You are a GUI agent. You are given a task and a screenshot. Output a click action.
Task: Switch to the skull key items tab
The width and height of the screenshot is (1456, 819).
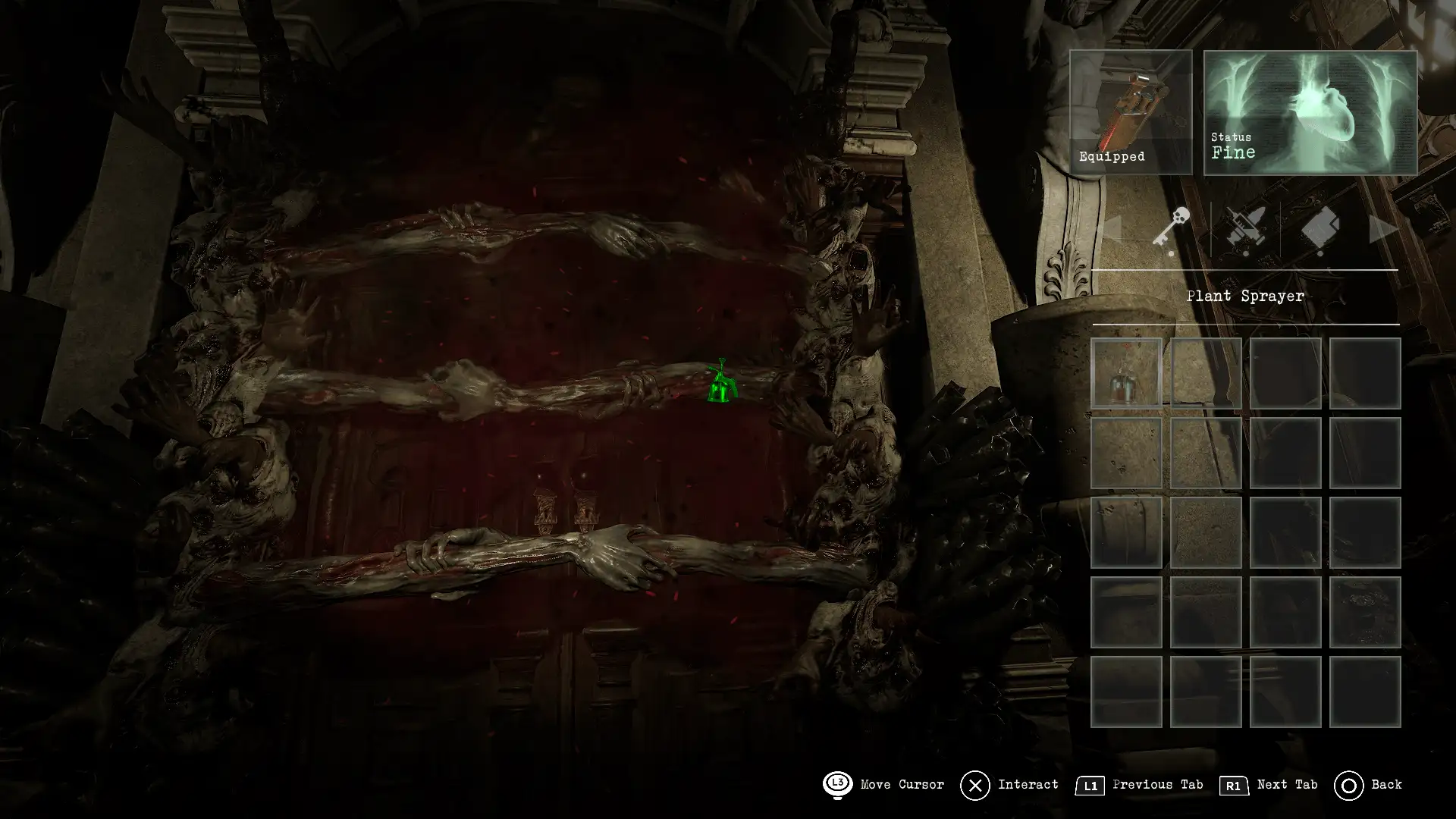pyautogui.click(x=1172, y=228)
